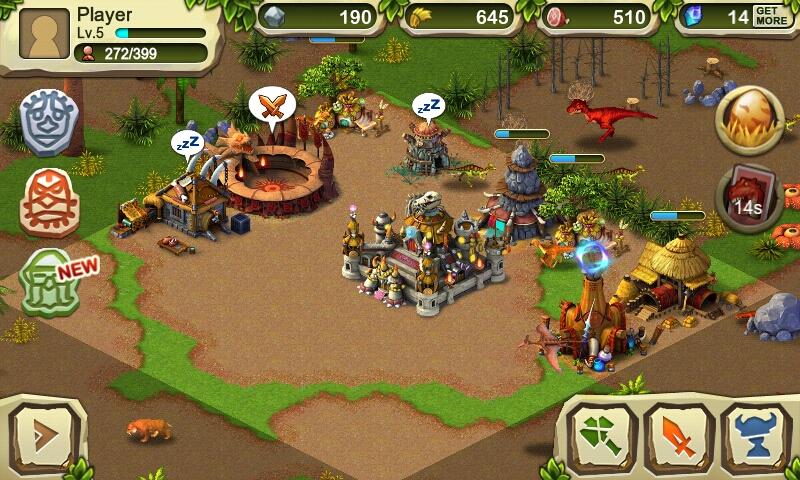
Task: Open the red tribal idol menu
Action: click(49, 199)
